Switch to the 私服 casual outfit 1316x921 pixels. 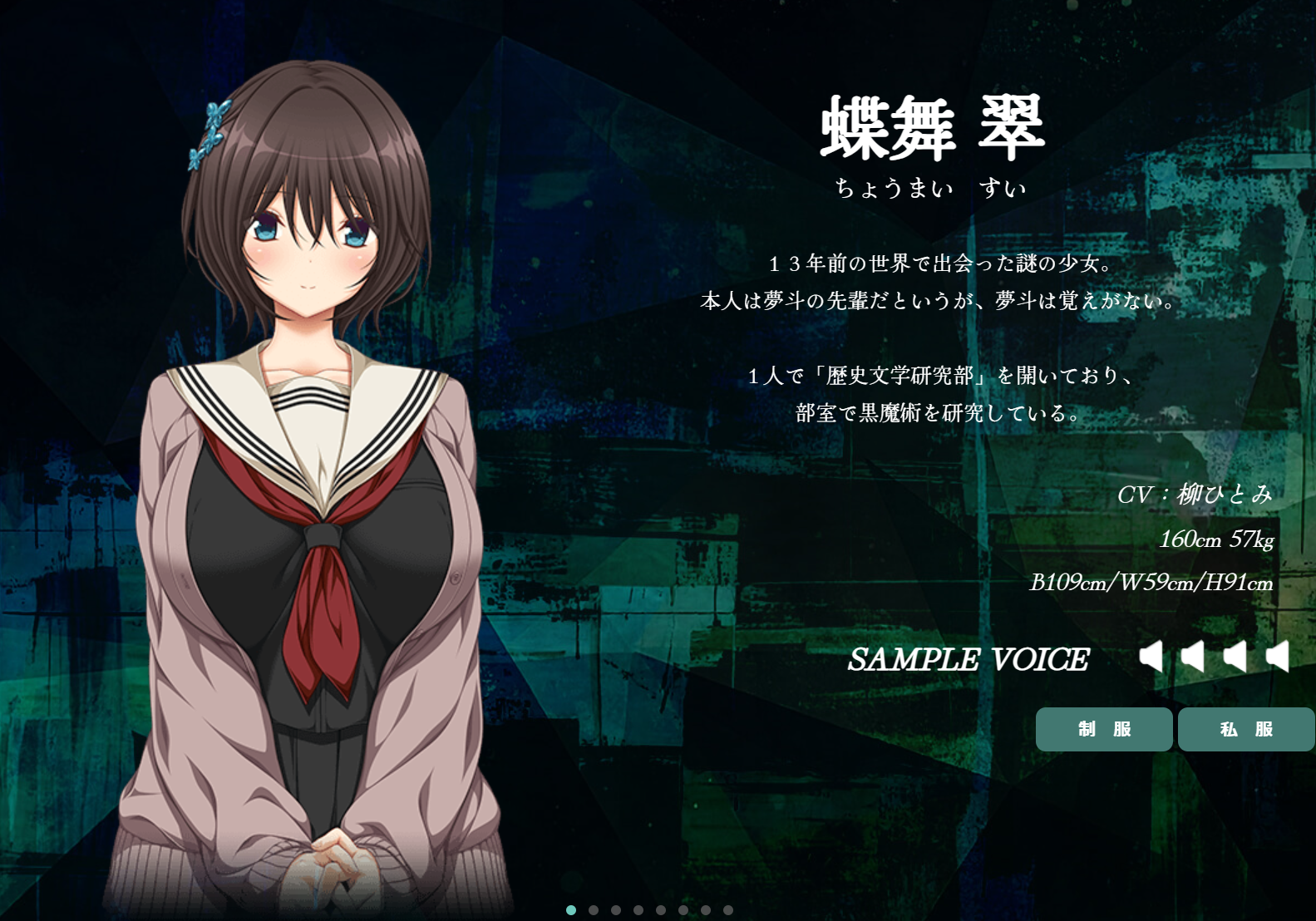click(x=1245, y=729)
